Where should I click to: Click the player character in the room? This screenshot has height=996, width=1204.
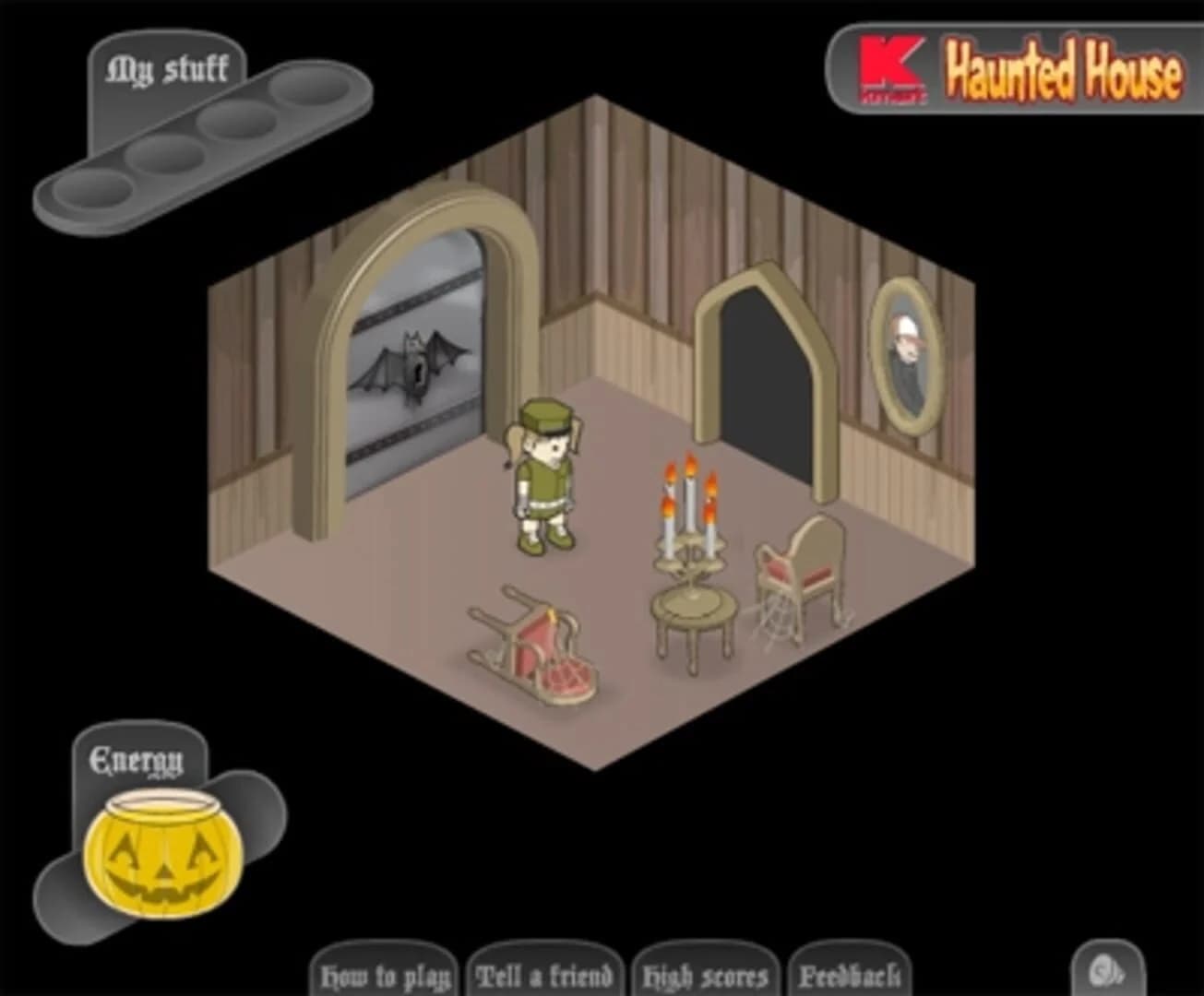(544, 480)
